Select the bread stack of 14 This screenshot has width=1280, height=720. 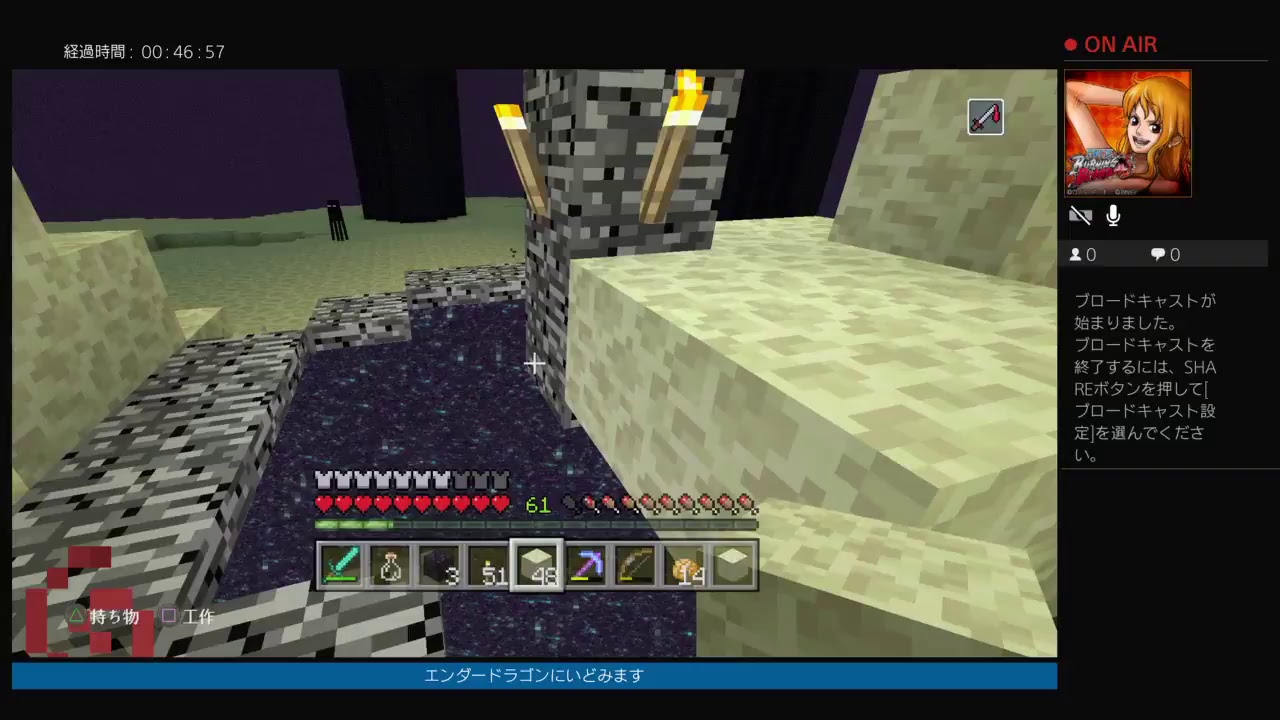pyautogui.click(x=684, y=565)
